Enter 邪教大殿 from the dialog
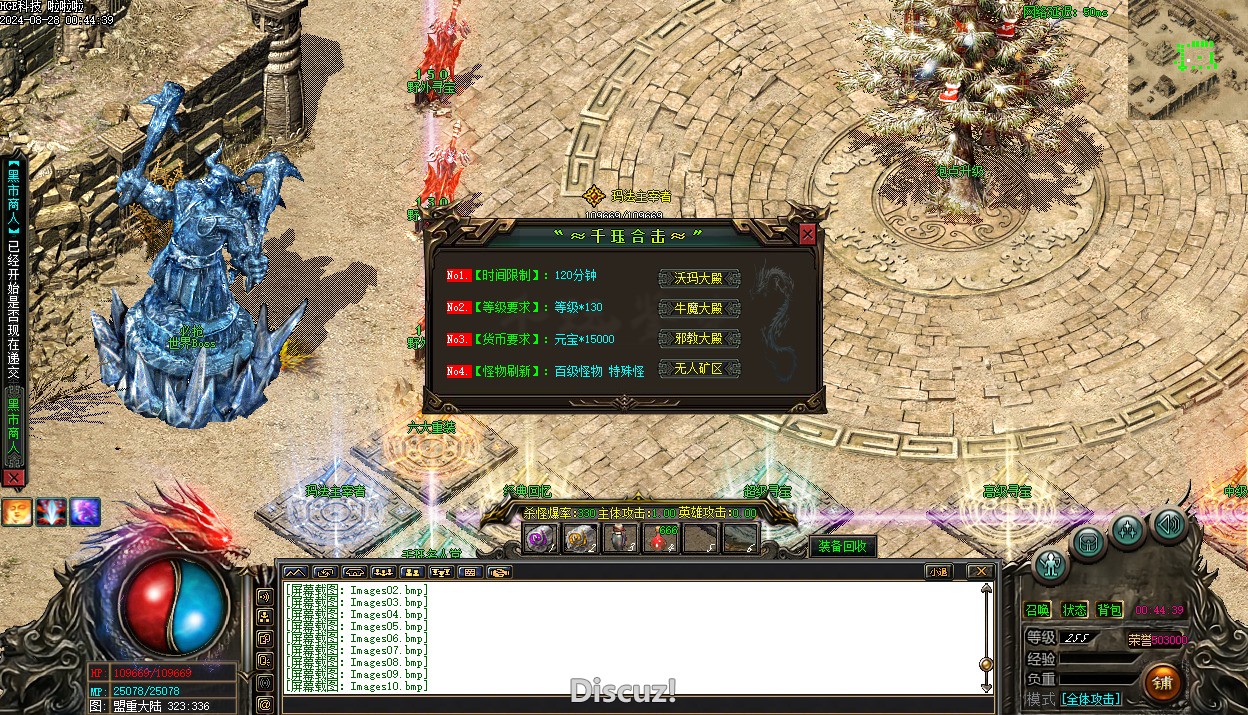Image resolution: width=1248 pixels, height=715 pixels. 699,339
